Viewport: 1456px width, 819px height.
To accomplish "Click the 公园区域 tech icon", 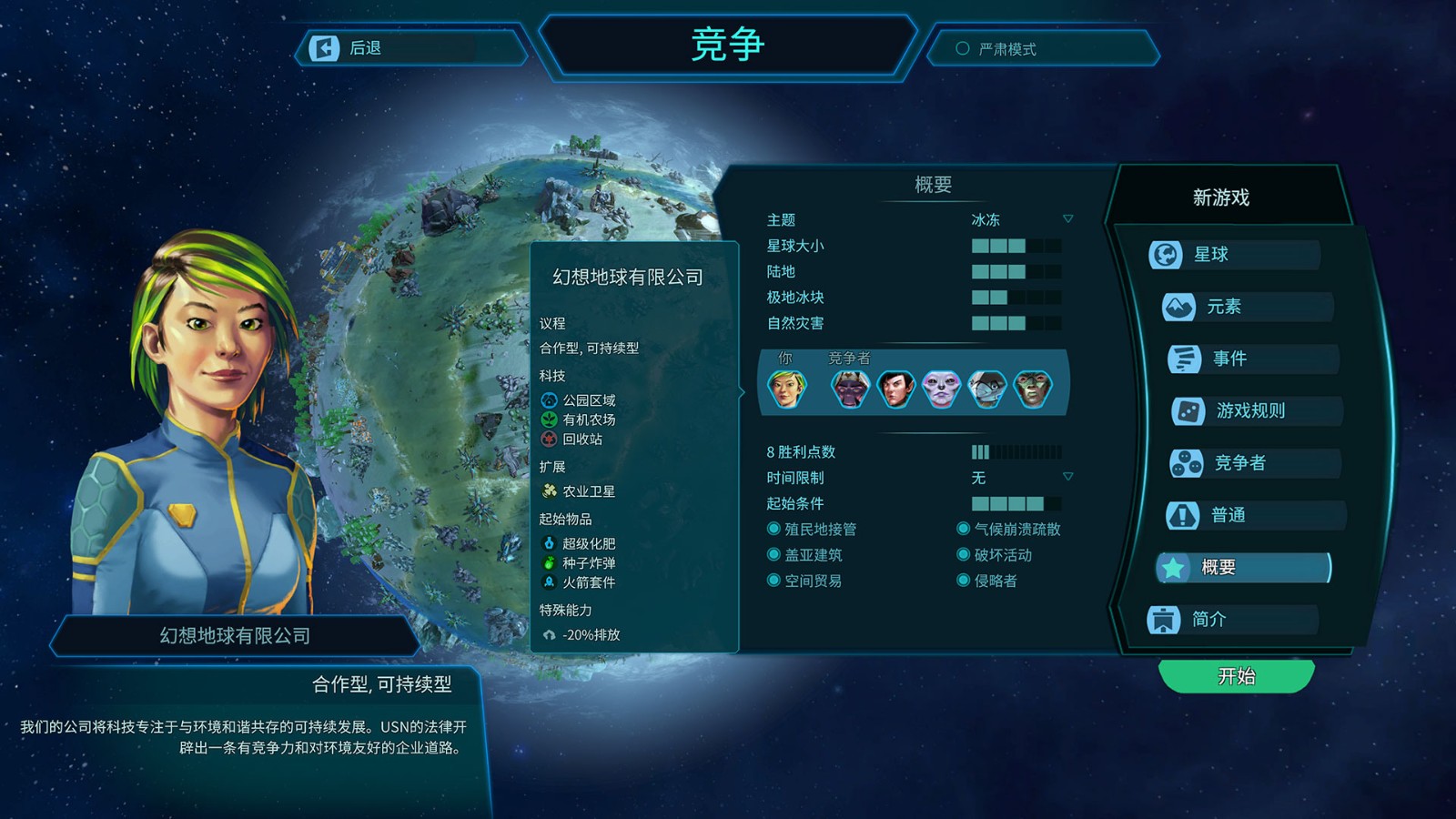I will click(550, 399).
